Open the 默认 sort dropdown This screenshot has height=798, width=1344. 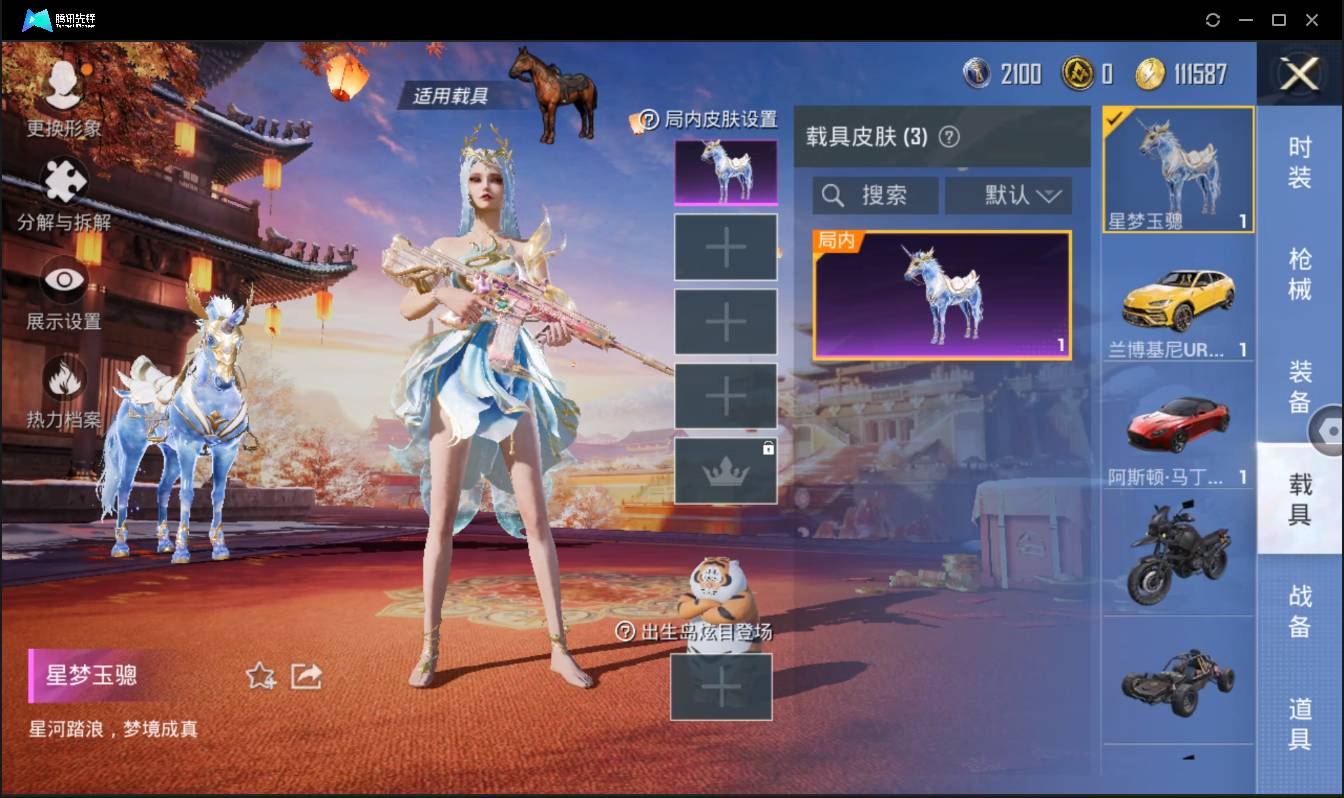1008,195
